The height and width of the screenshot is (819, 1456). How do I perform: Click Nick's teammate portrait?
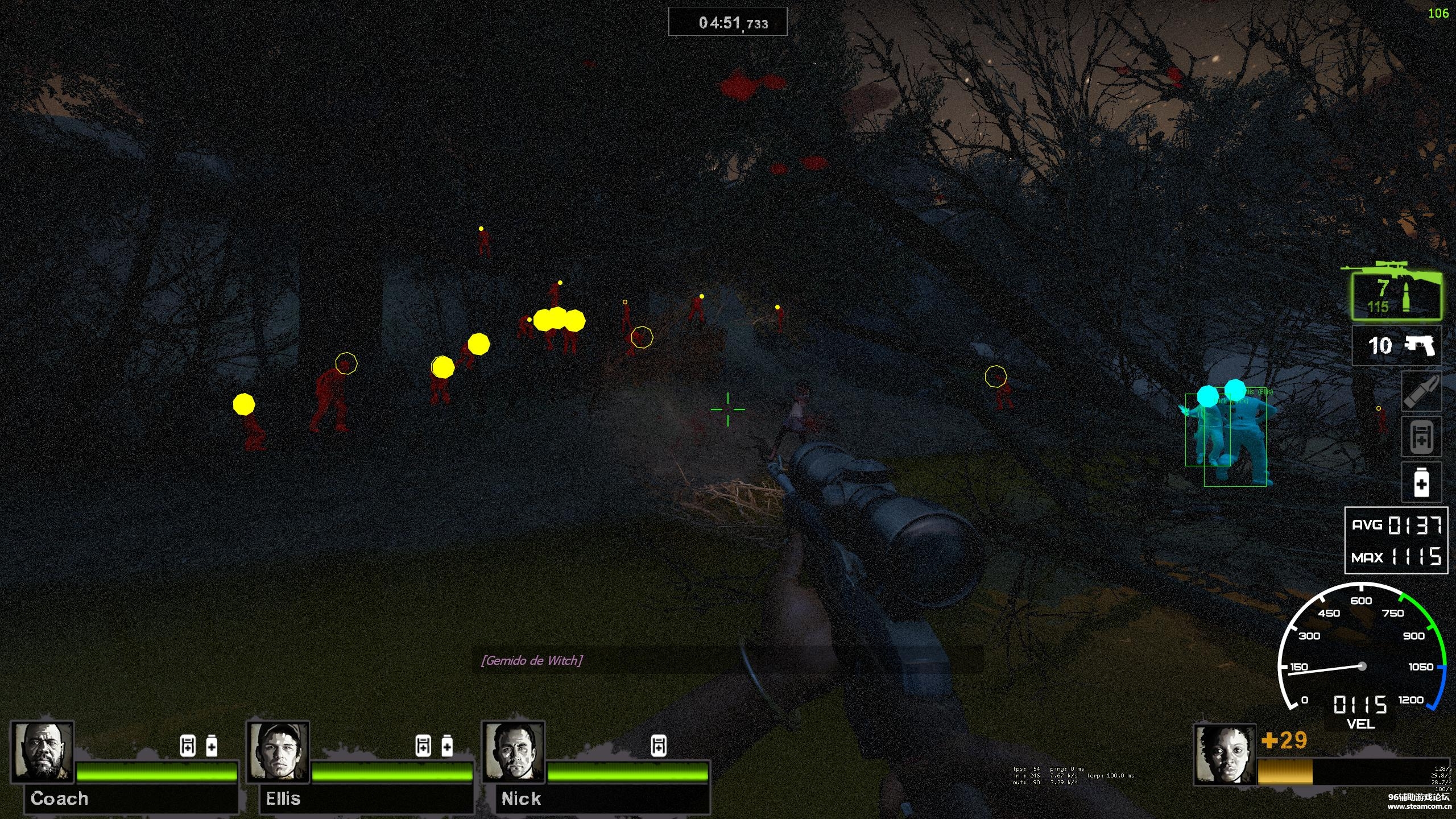[514, 751]
